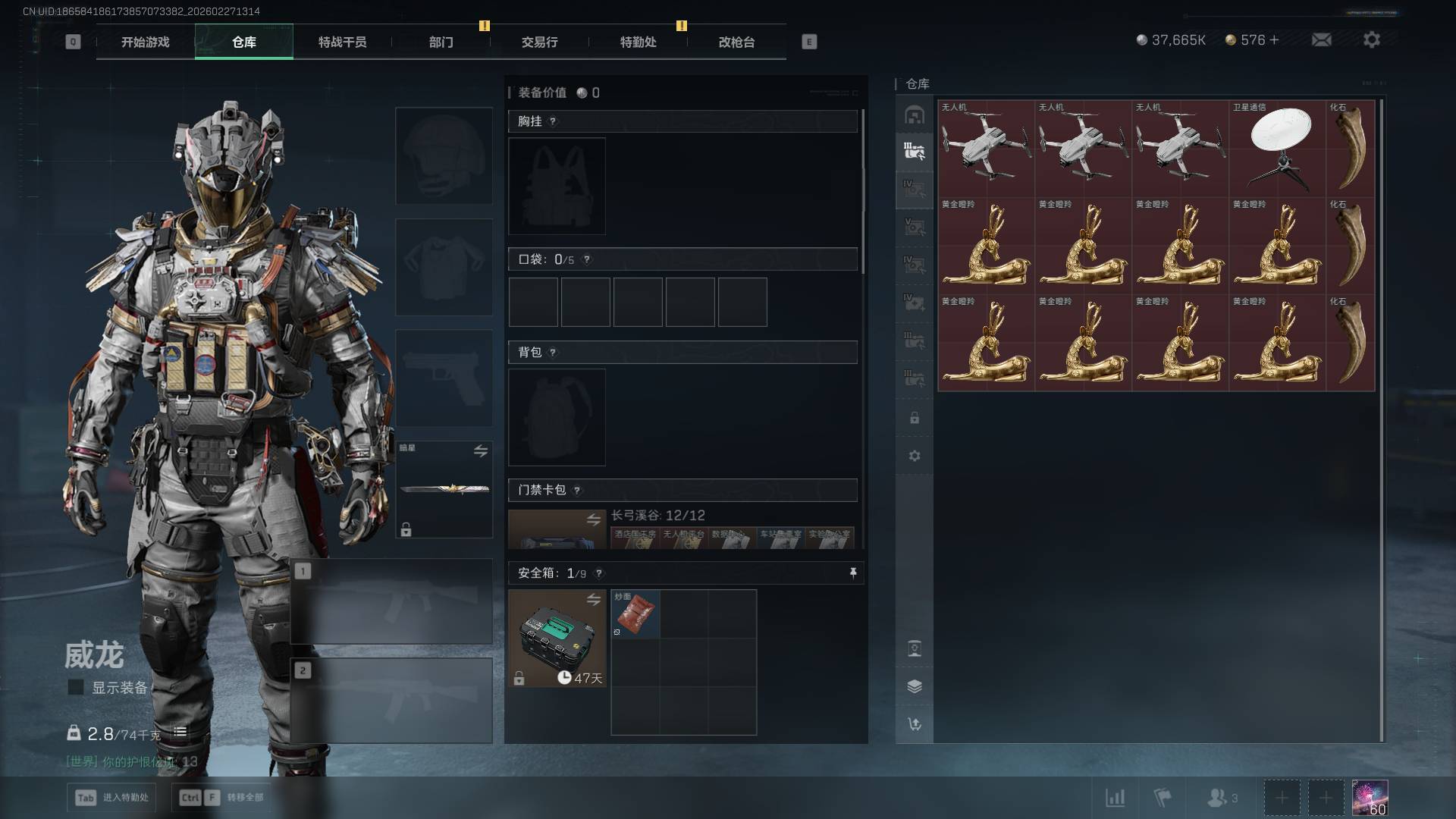
Task: Switch to the 改枪台 tab
Action: (x=736, y=42)
